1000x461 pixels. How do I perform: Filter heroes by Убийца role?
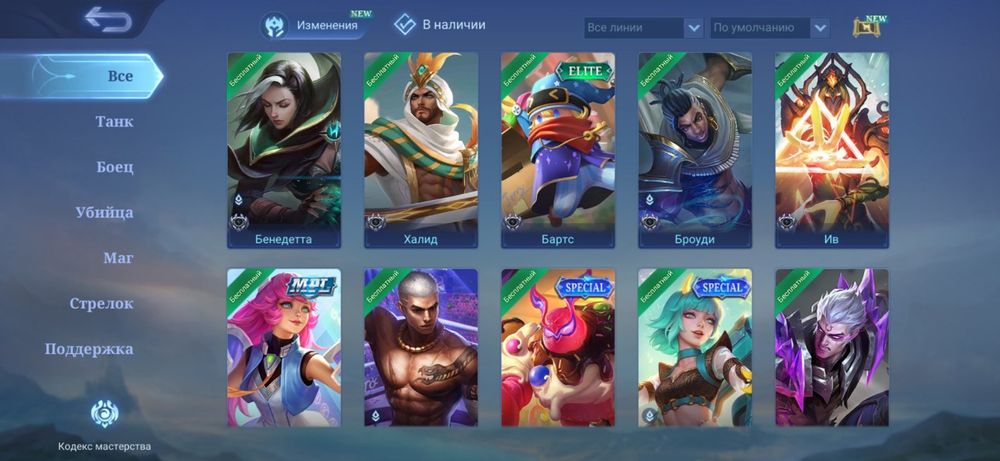point(104,212)
